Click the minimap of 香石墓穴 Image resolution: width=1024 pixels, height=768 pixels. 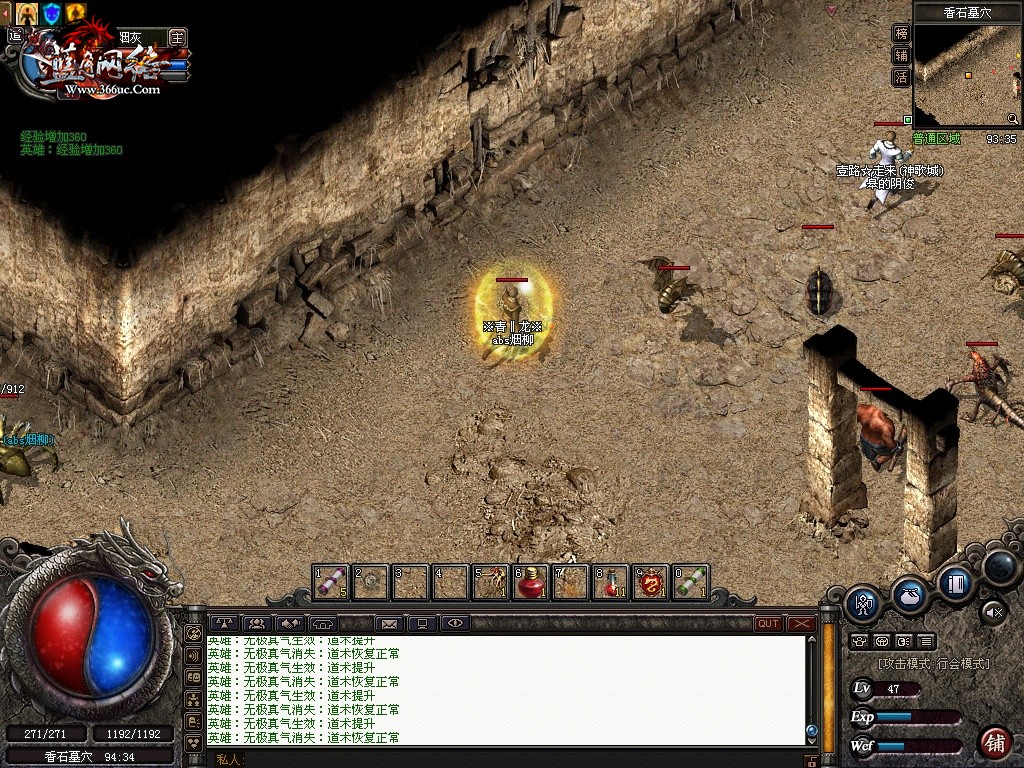point(965,75)
